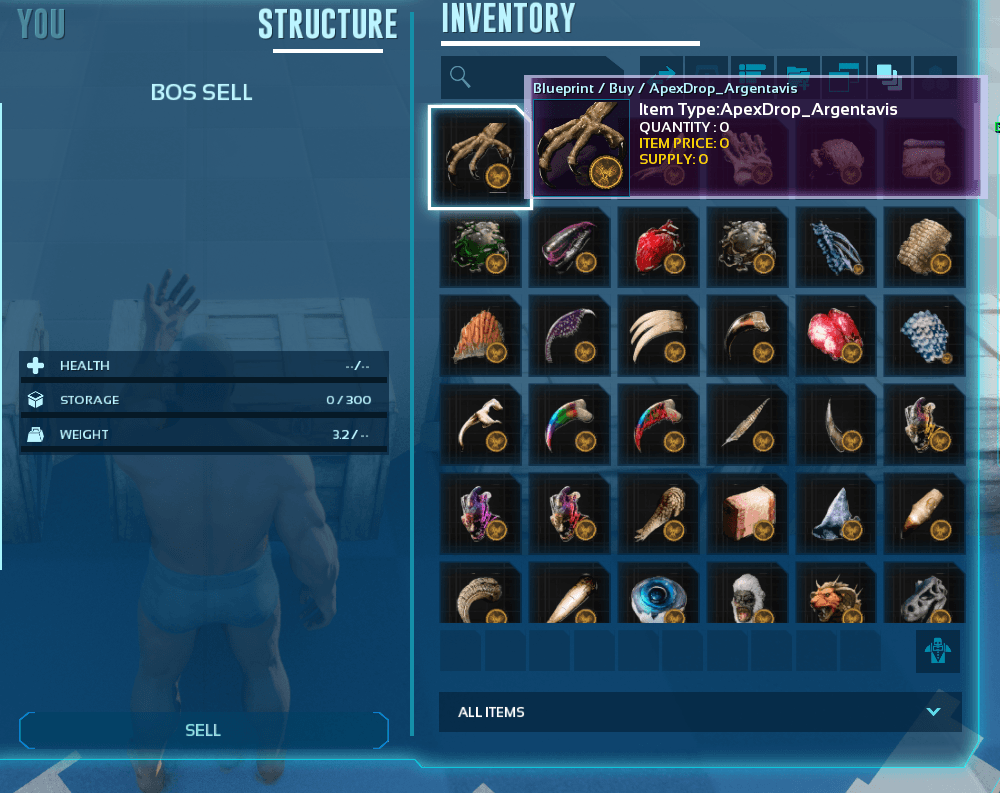
Task: Click the SELL button
Action: point(203,730)
